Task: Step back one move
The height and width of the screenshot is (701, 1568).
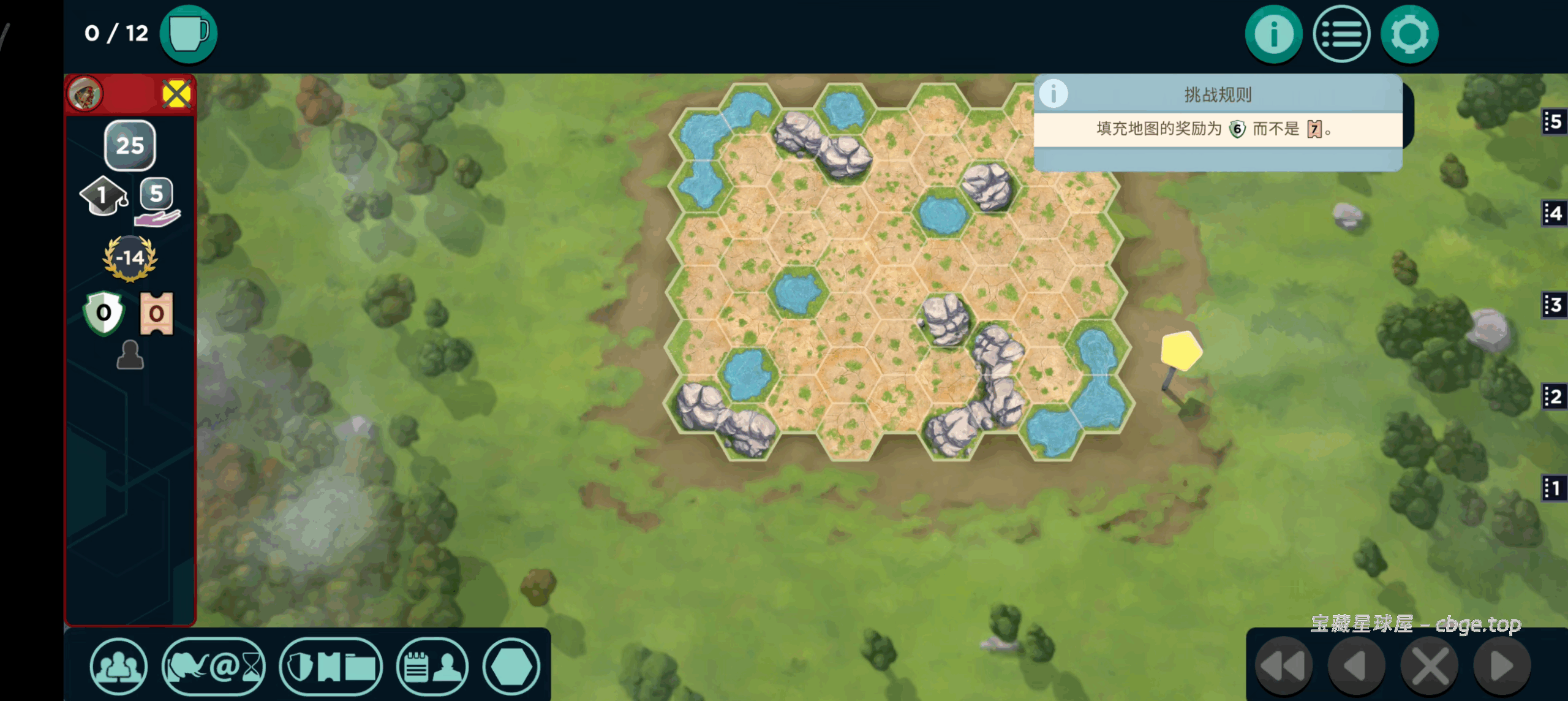Action: 1356,666
